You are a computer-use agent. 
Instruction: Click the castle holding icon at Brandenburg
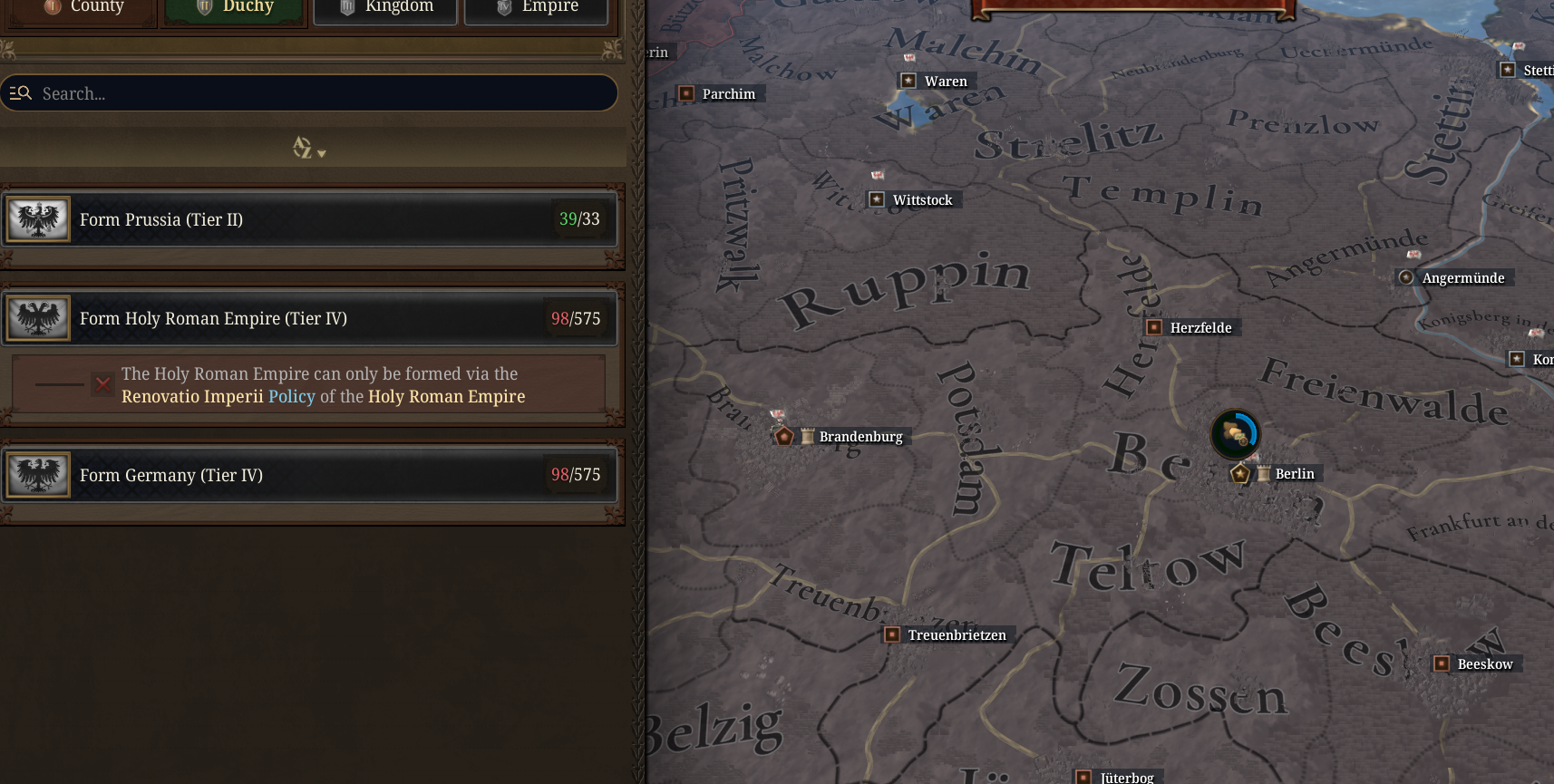[x=806, y=435]
